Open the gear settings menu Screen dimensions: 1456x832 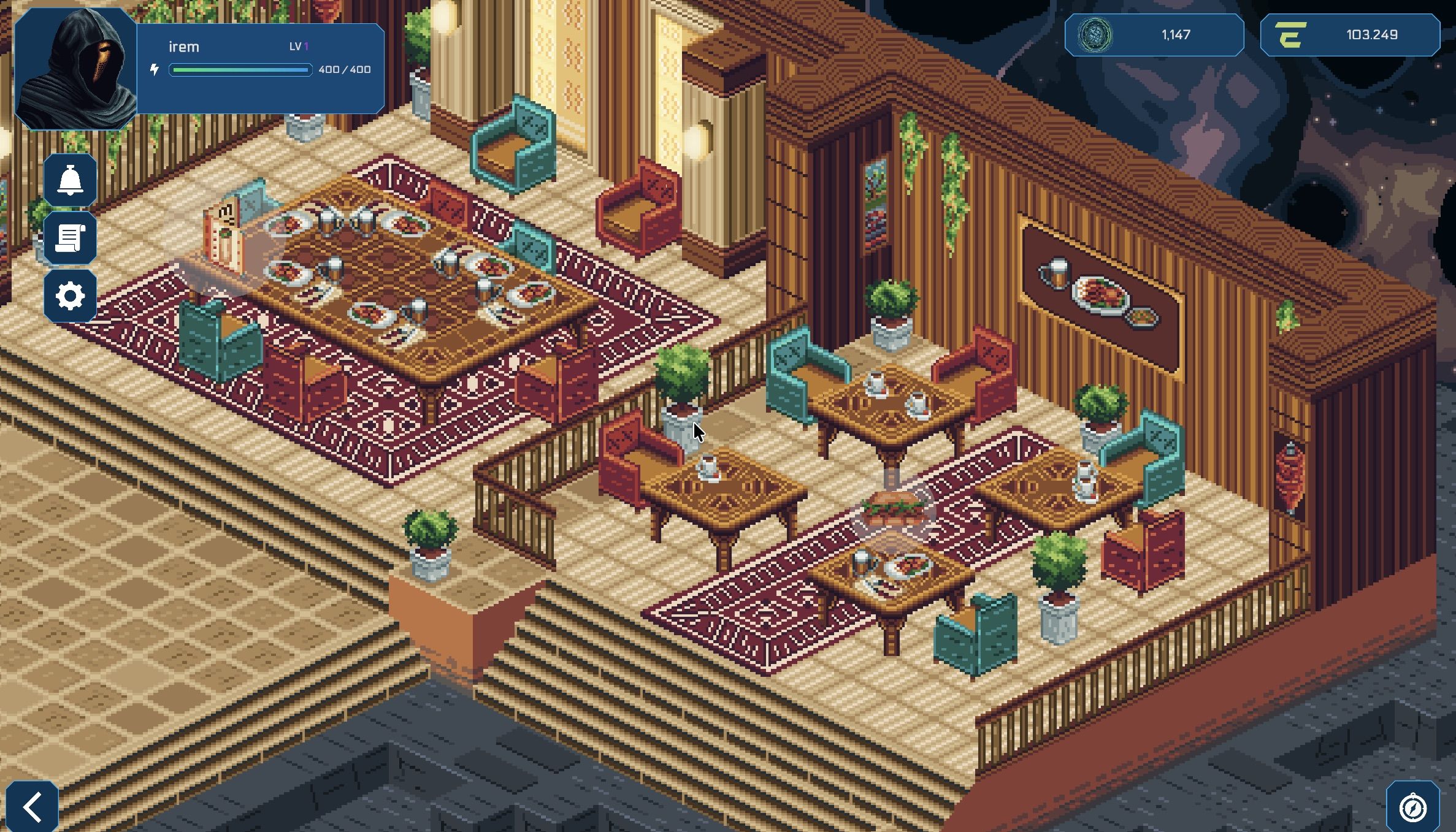tap(70, 296)
